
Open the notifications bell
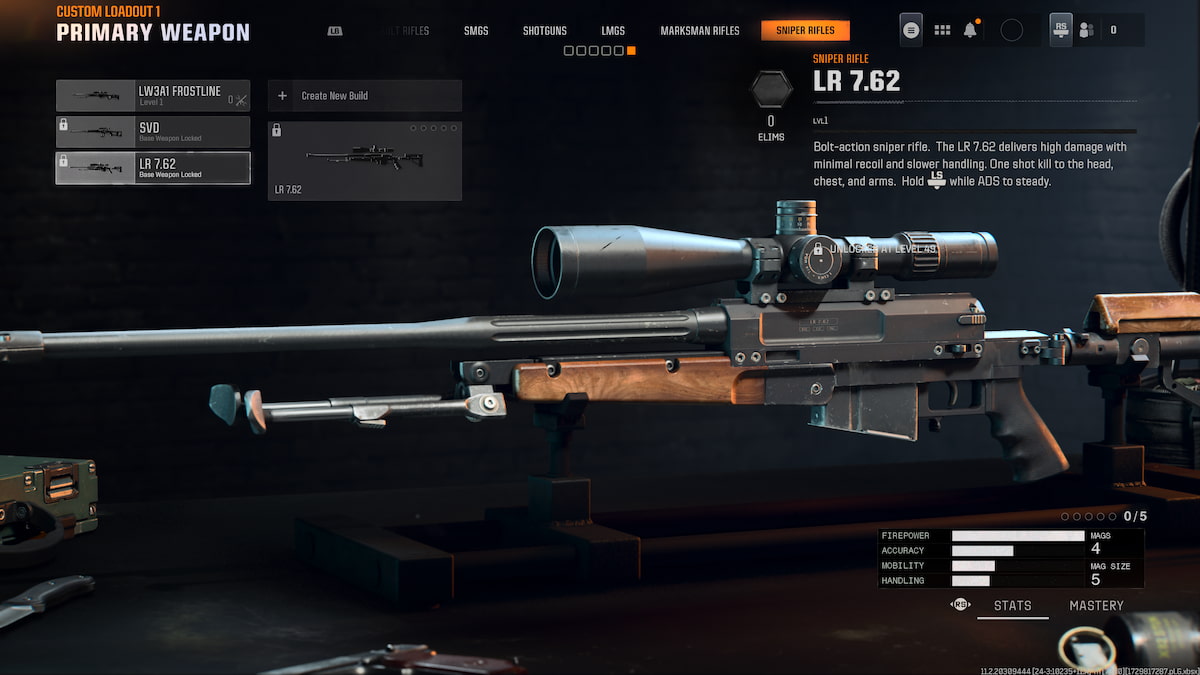pyautogui.click(x=970, y=30)
